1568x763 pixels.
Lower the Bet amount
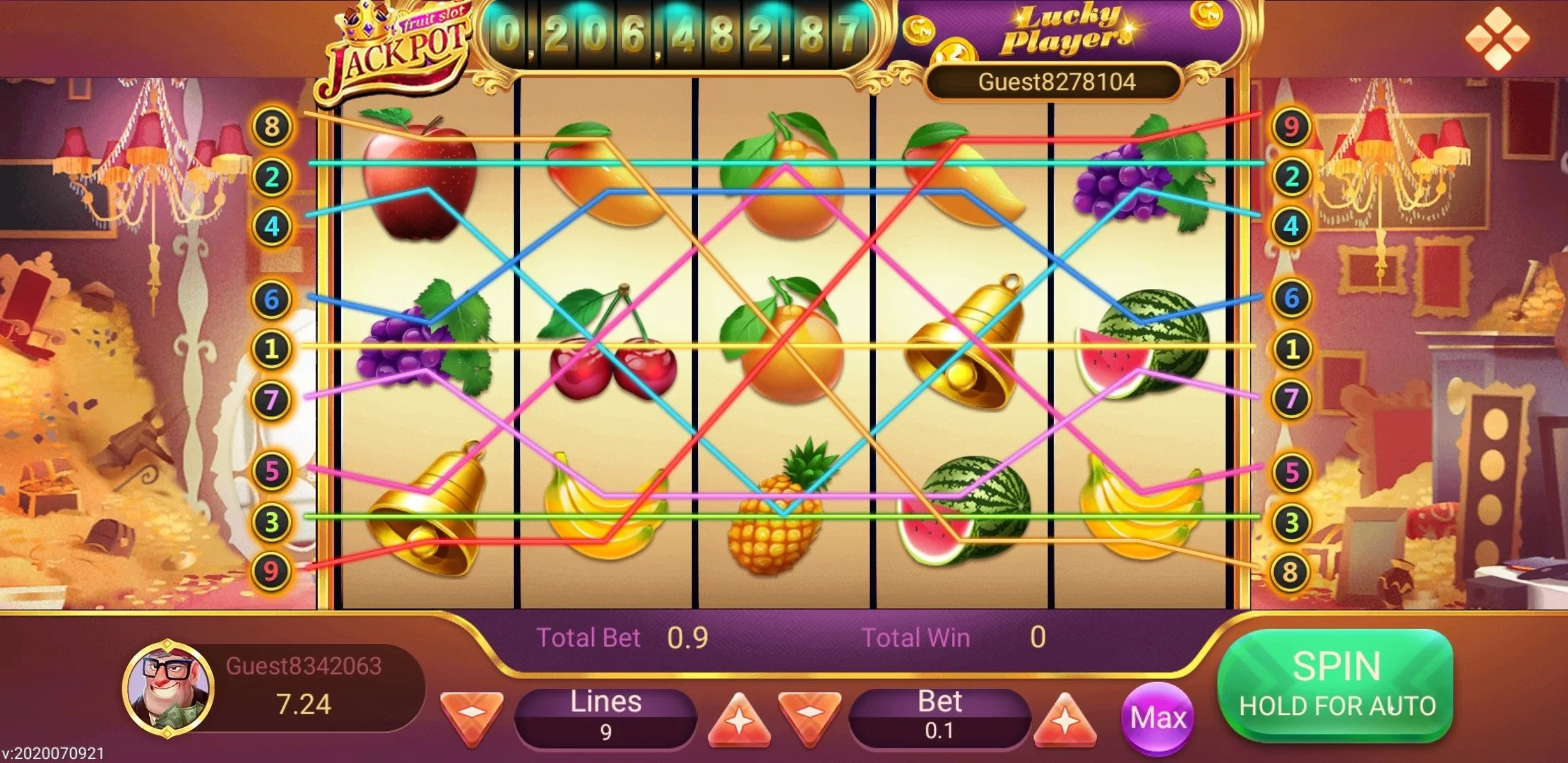(809, 717)
